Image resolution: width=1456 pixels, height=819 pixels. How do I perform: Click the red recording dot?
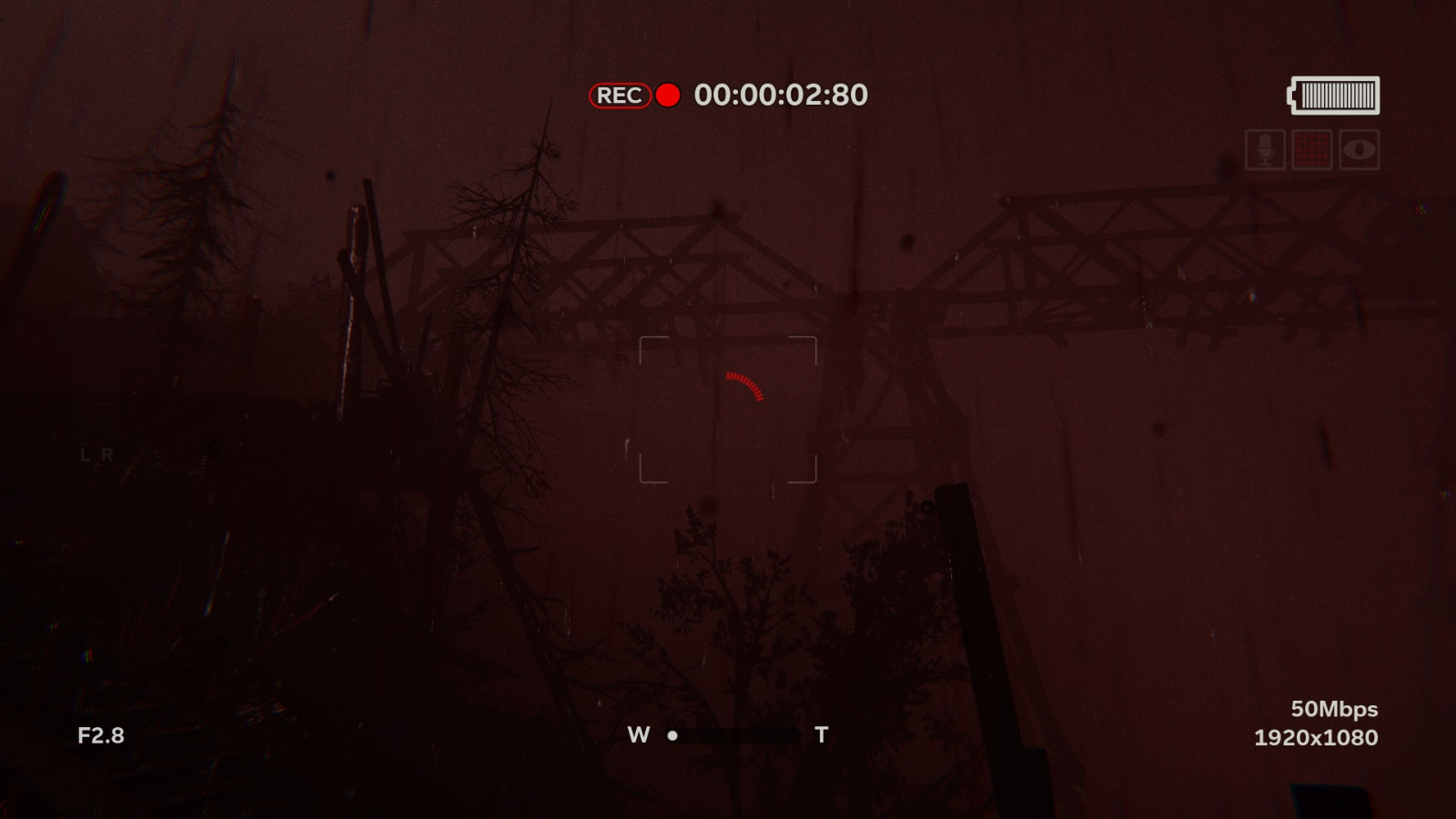669,95
